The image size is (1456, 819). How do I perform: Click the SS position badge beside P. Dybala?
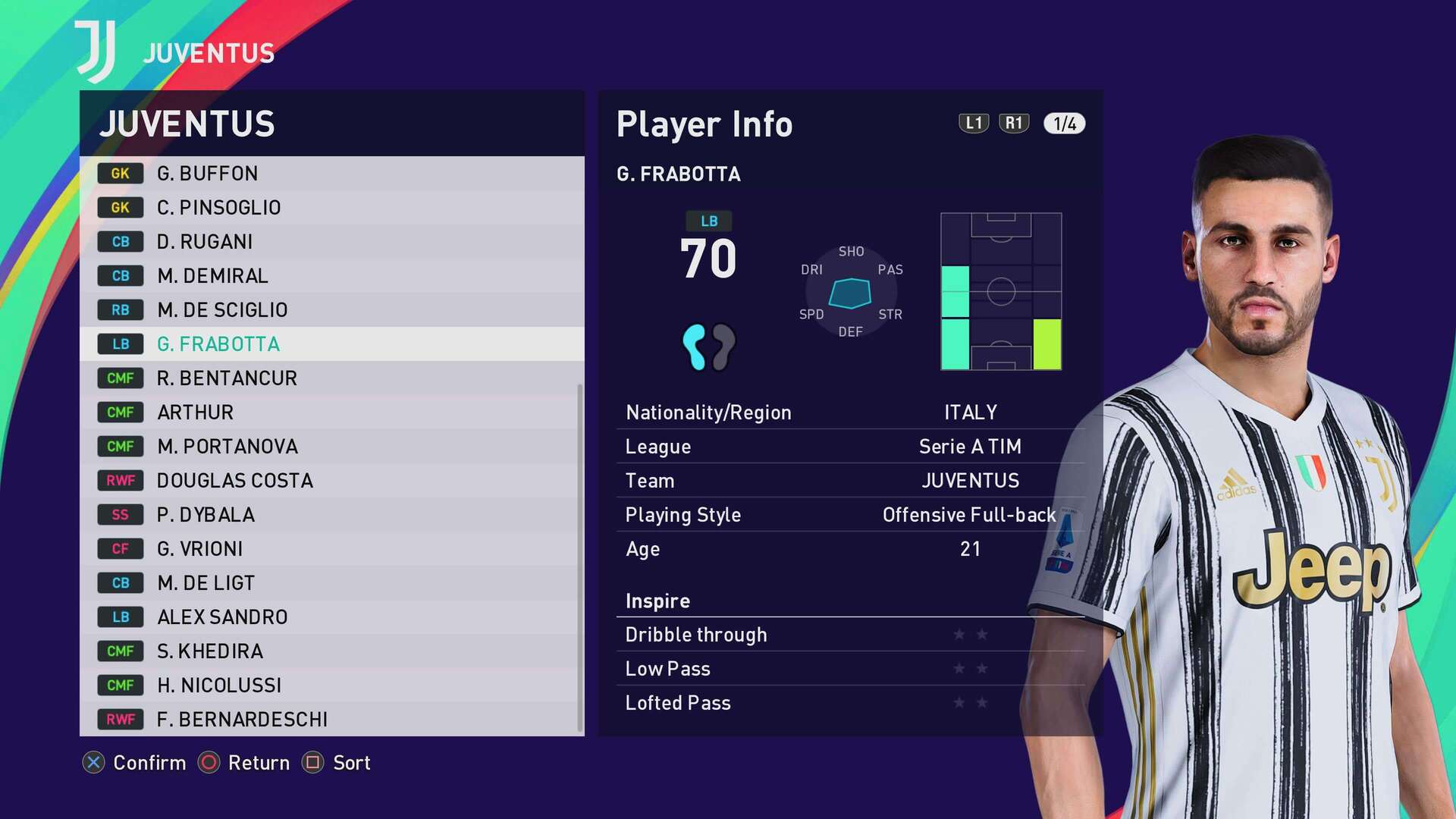[x=120, y=514]
